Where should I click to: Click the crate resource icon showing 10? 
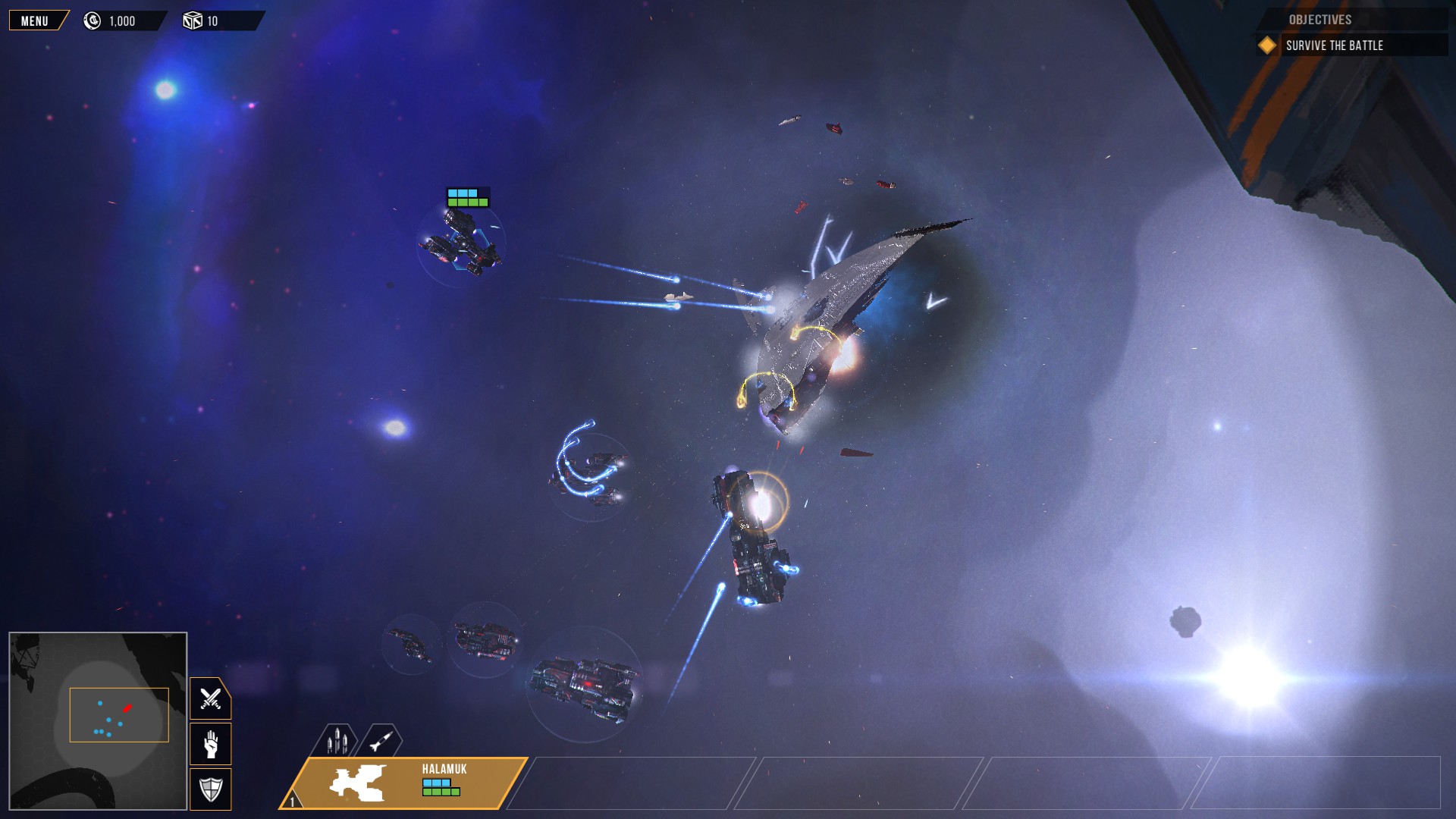192,20
